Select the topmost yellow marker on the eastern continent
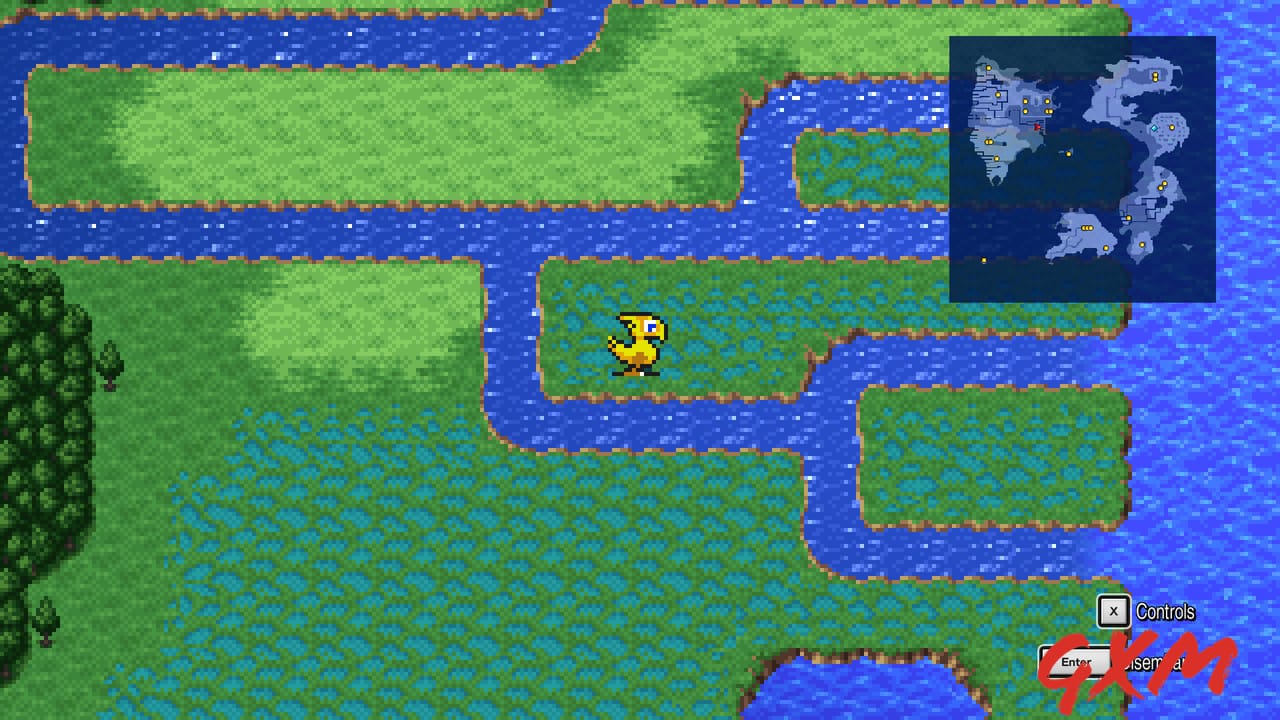This screenshot has height=720, width=1280. point(1154,75)
